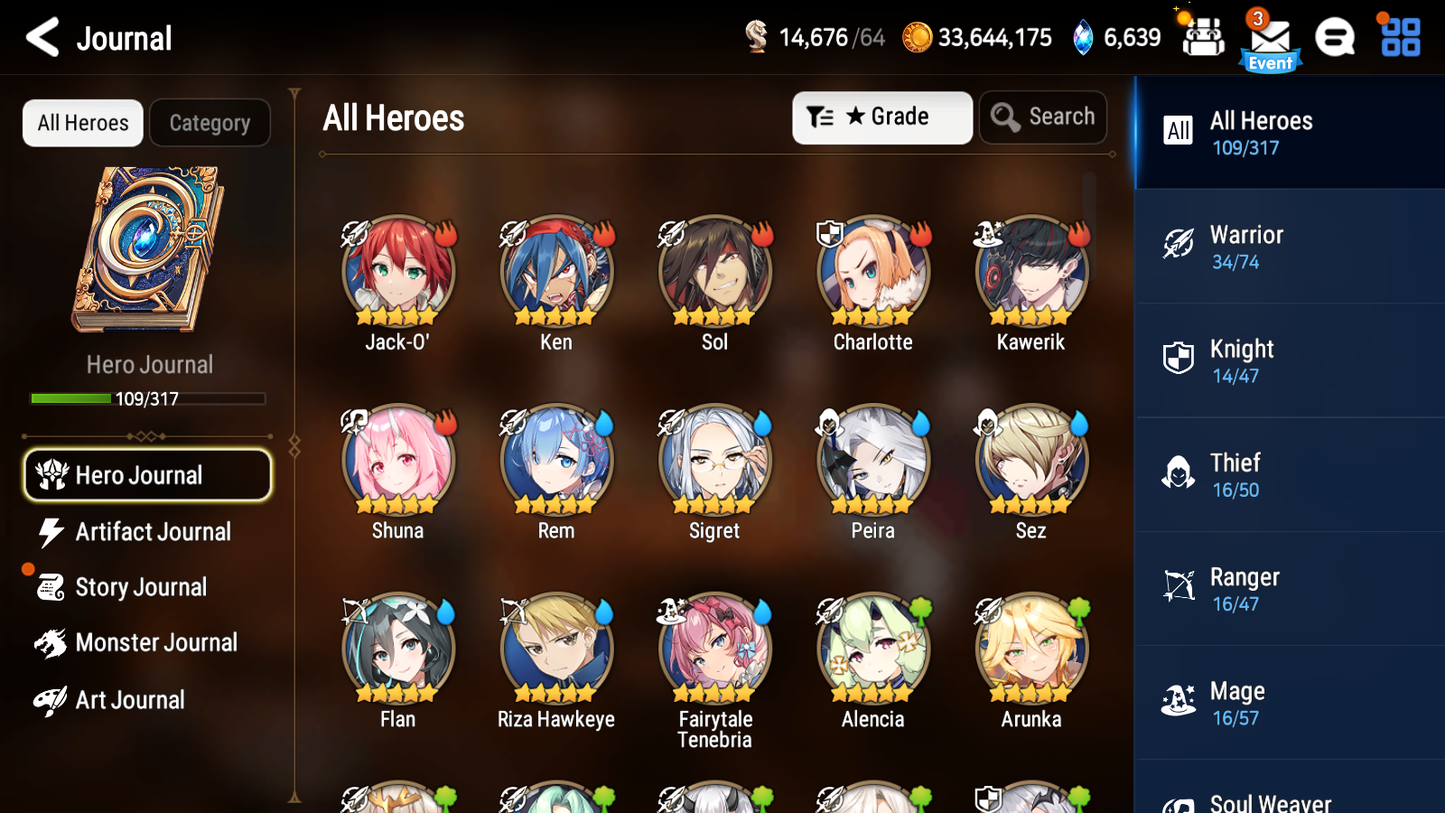The image size is (1445, 813).
Task: Click the Search button
Action: pyautogui.click(x=1043, y=117)
